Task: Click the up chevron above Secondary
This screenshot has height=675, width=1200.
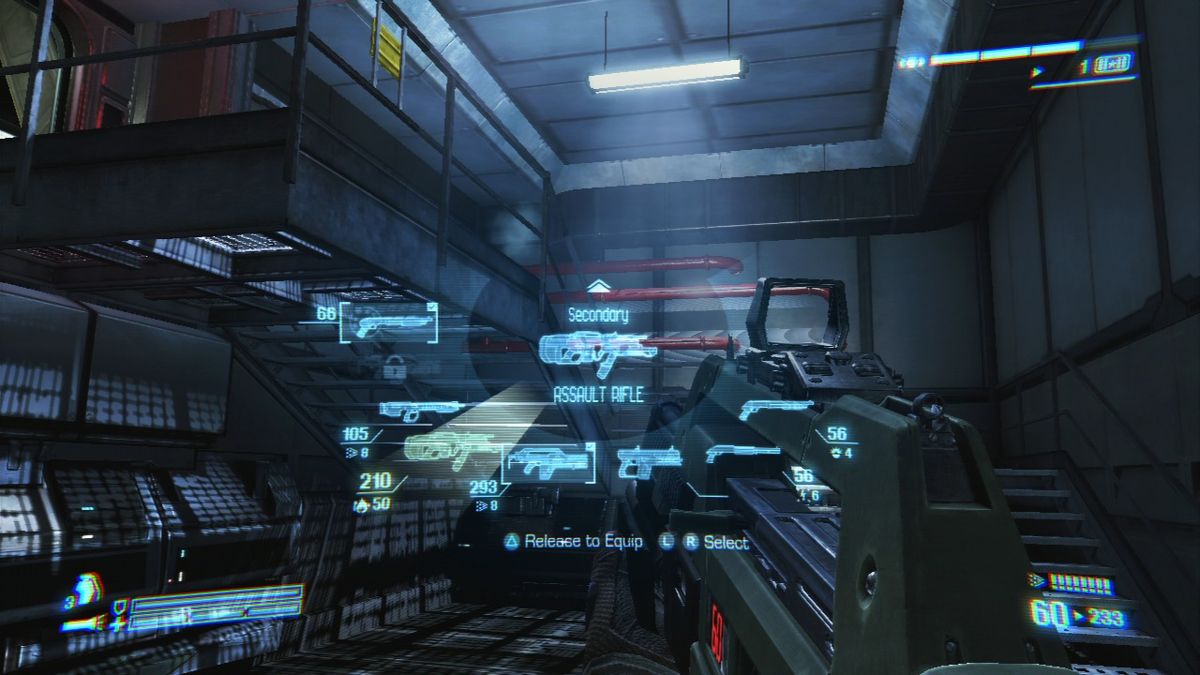Action: (598, 287)
